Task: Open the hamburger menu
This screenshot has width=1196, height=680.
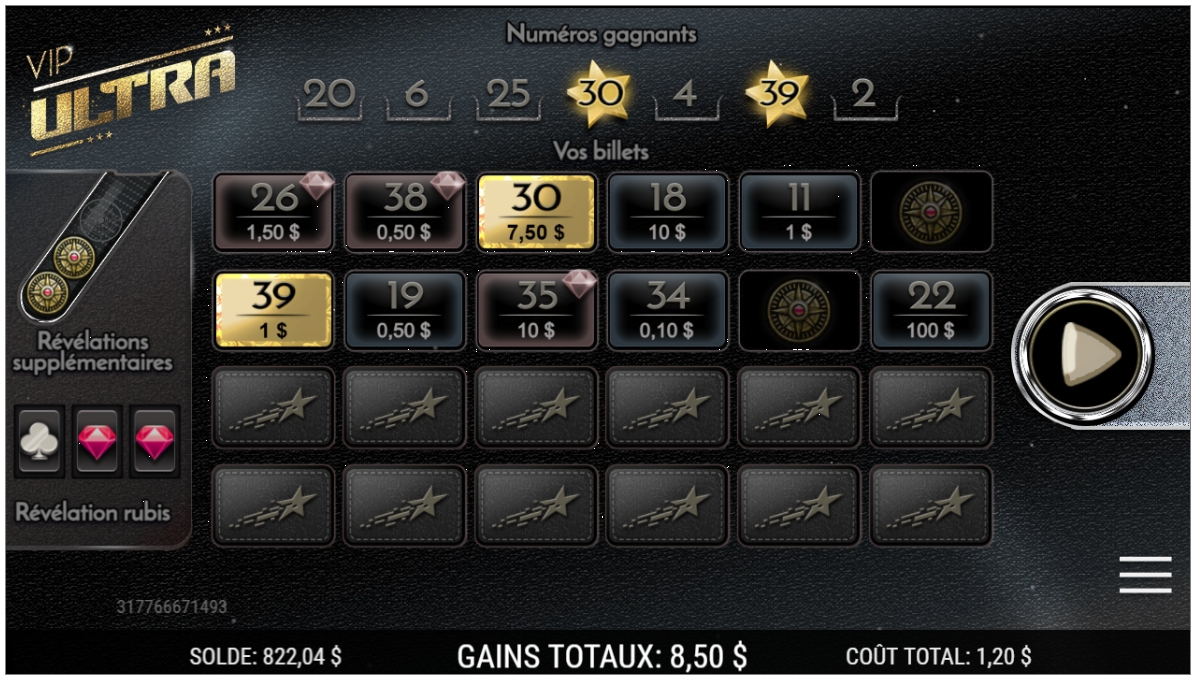Action: click(1145, 575)
